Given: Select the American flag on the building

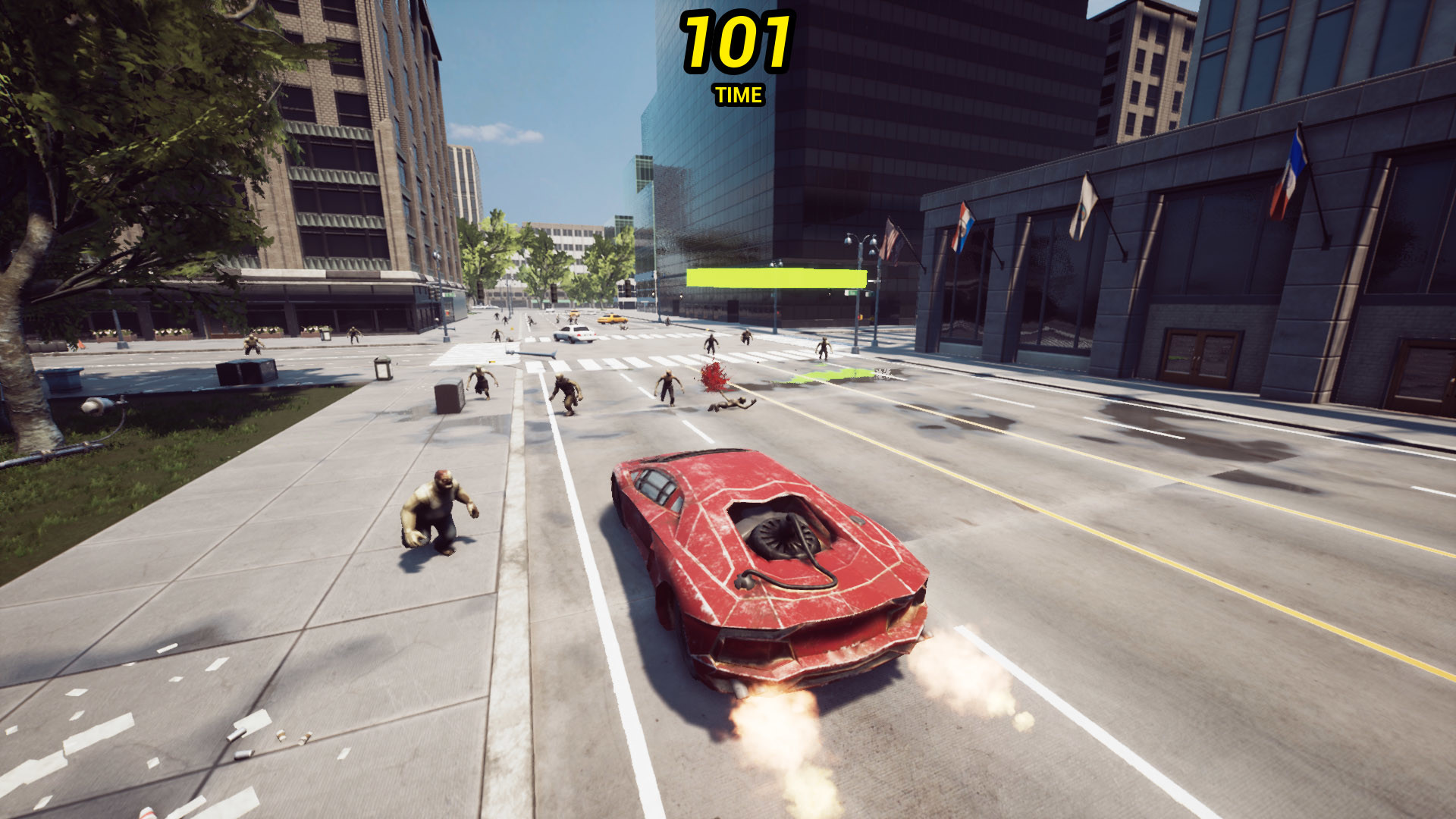Looking at the screenshot, I should tap(892, 241).
